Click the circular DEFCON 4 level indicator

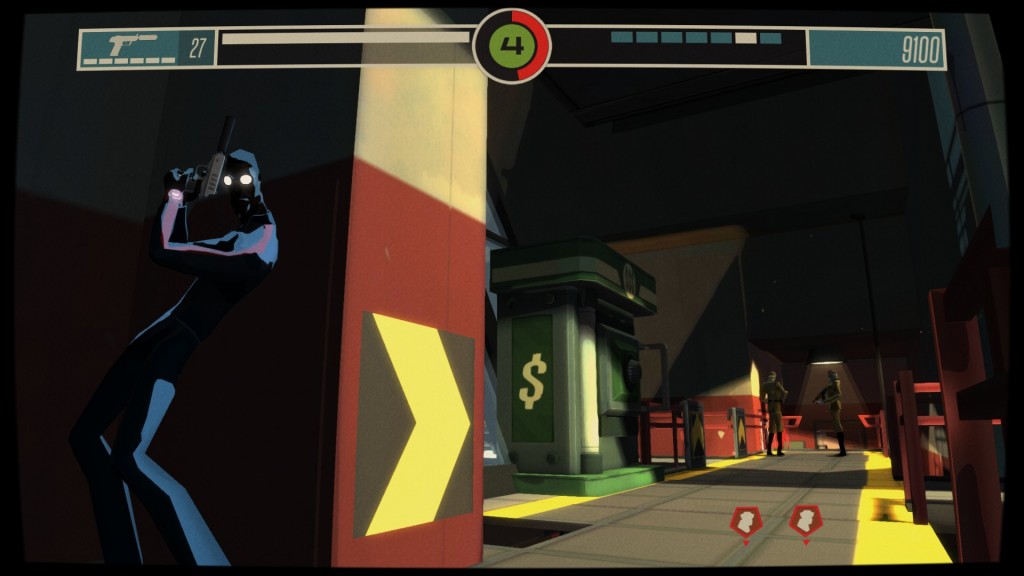tap(511, 46)
